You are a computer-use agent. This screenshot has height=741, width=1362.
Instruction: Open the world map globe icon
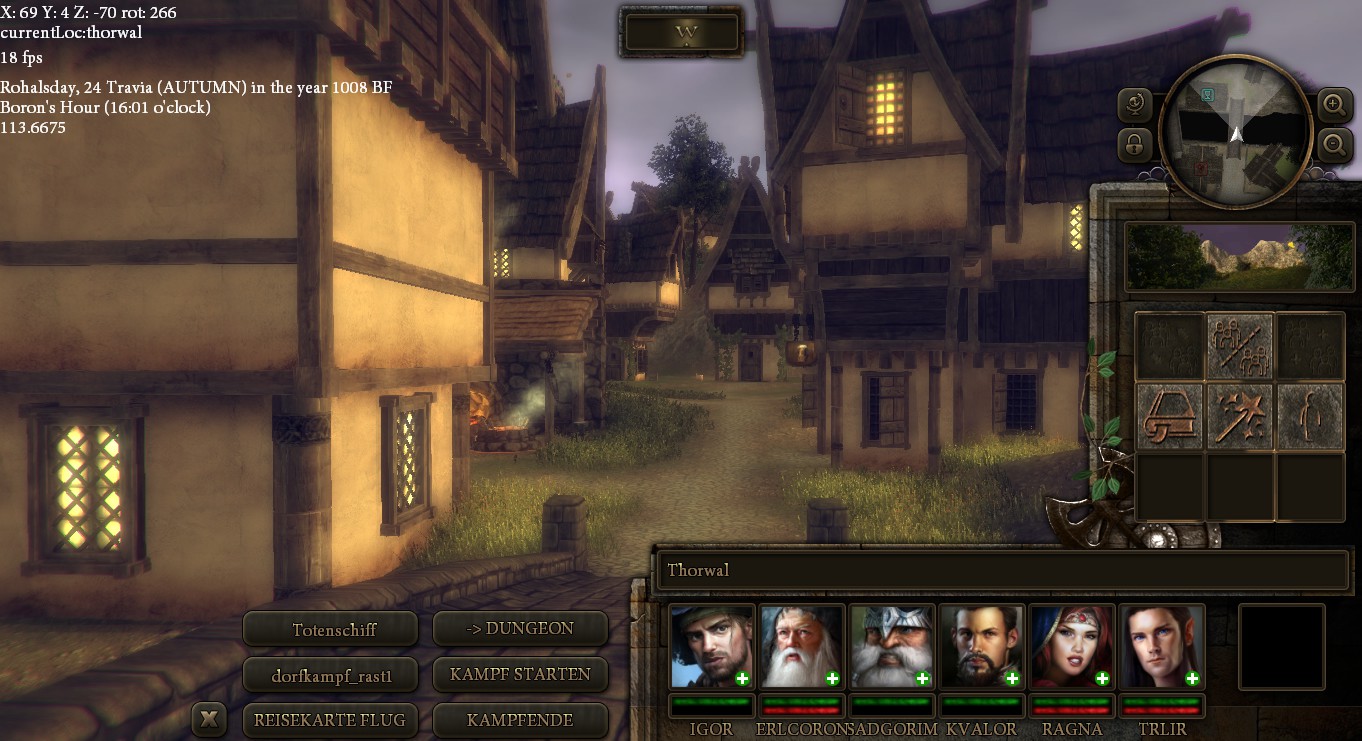tap(1137, 104)
